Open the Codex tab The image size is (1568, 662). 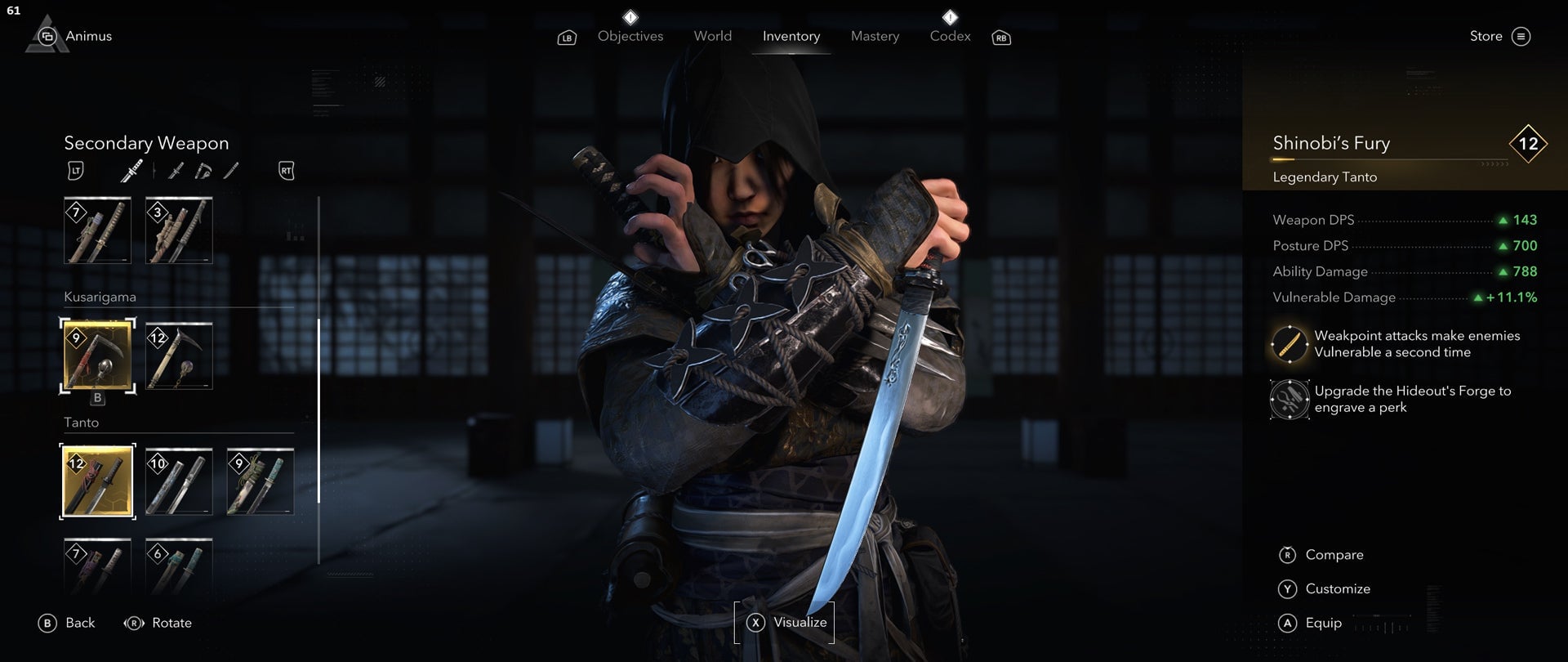pos(949,36)
